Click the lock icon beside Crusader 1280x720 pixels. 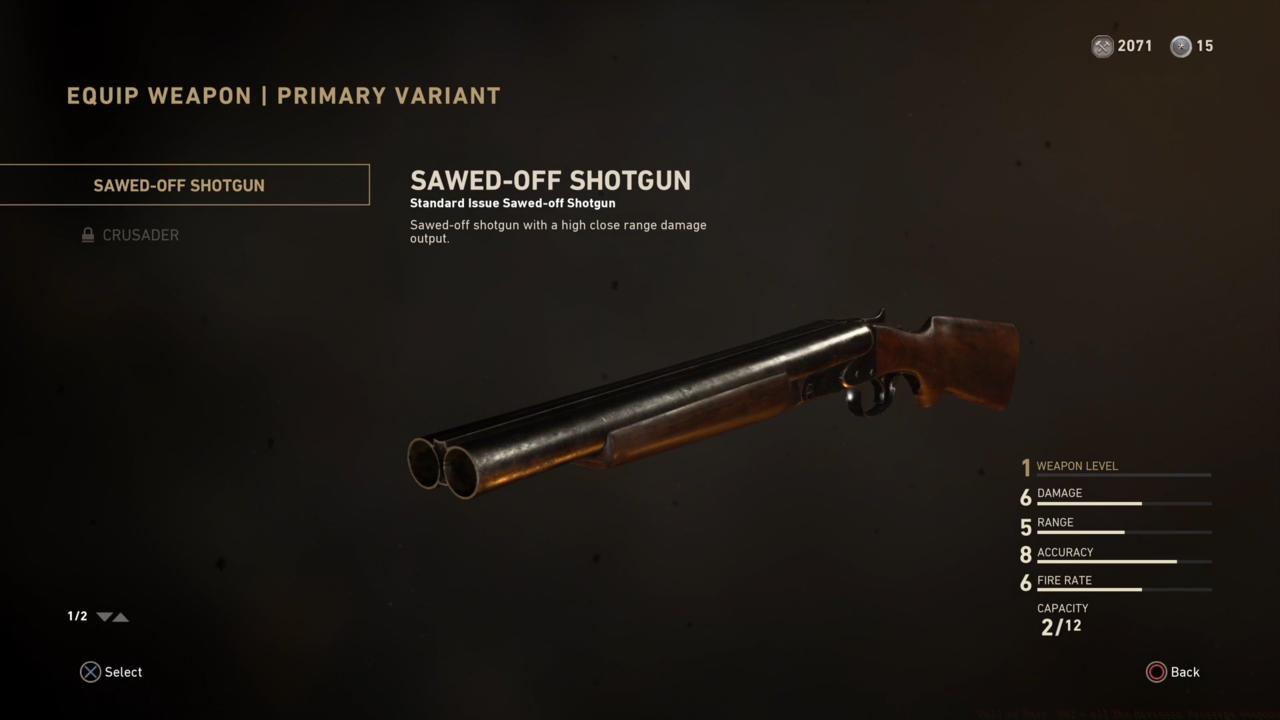[88, 234]
